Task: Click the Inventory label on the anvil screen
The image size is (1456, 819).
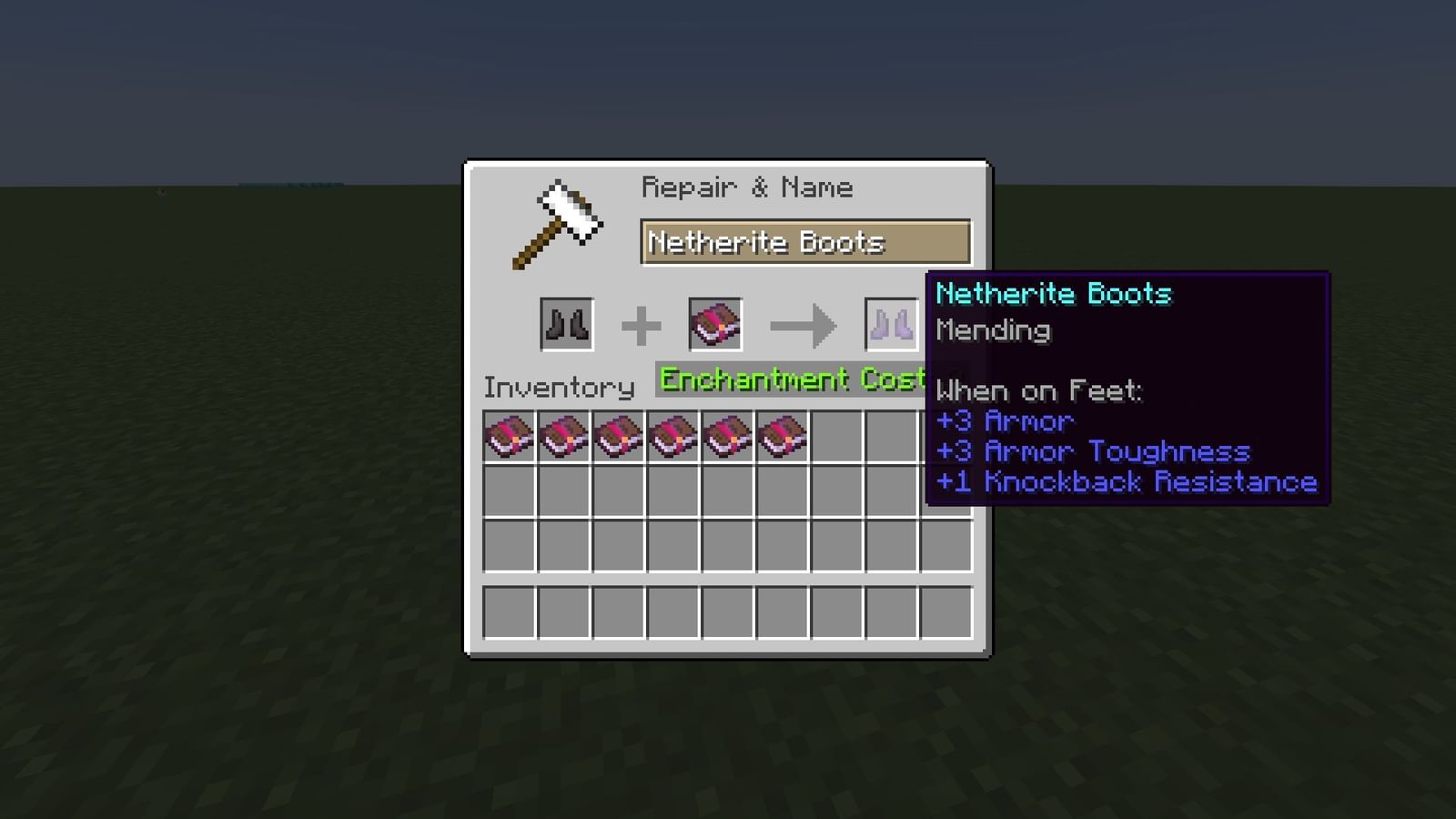Action: coord(560,386)
